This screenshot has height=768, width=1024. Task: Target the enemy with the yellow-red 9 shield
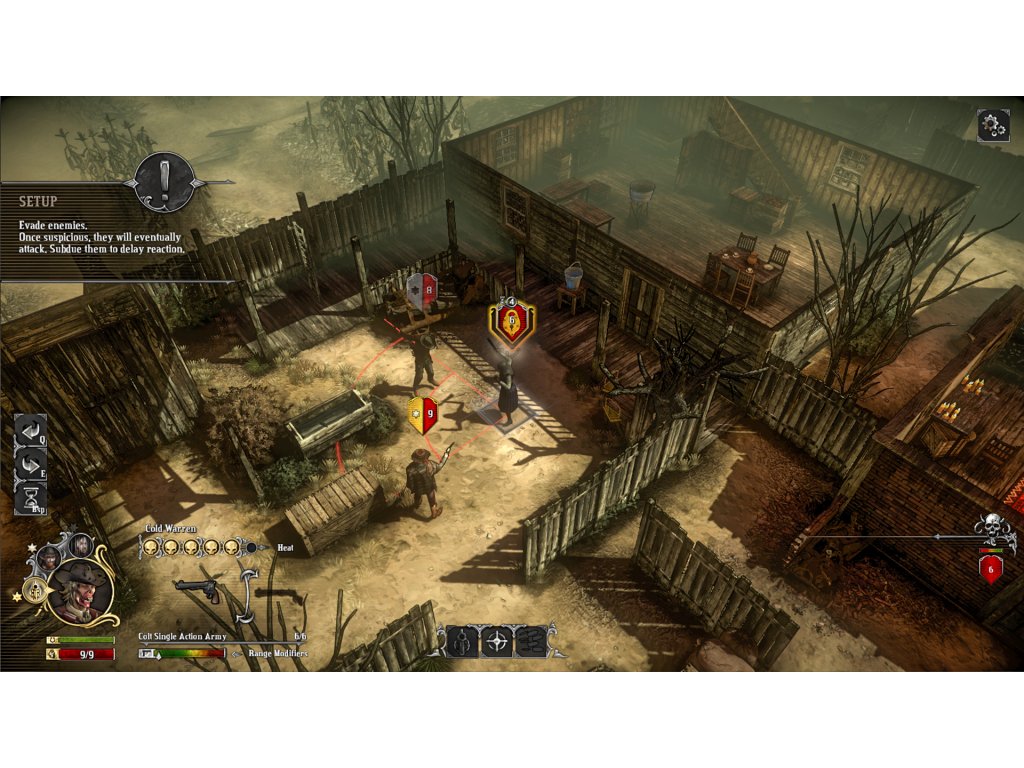(x=423, y=414)
